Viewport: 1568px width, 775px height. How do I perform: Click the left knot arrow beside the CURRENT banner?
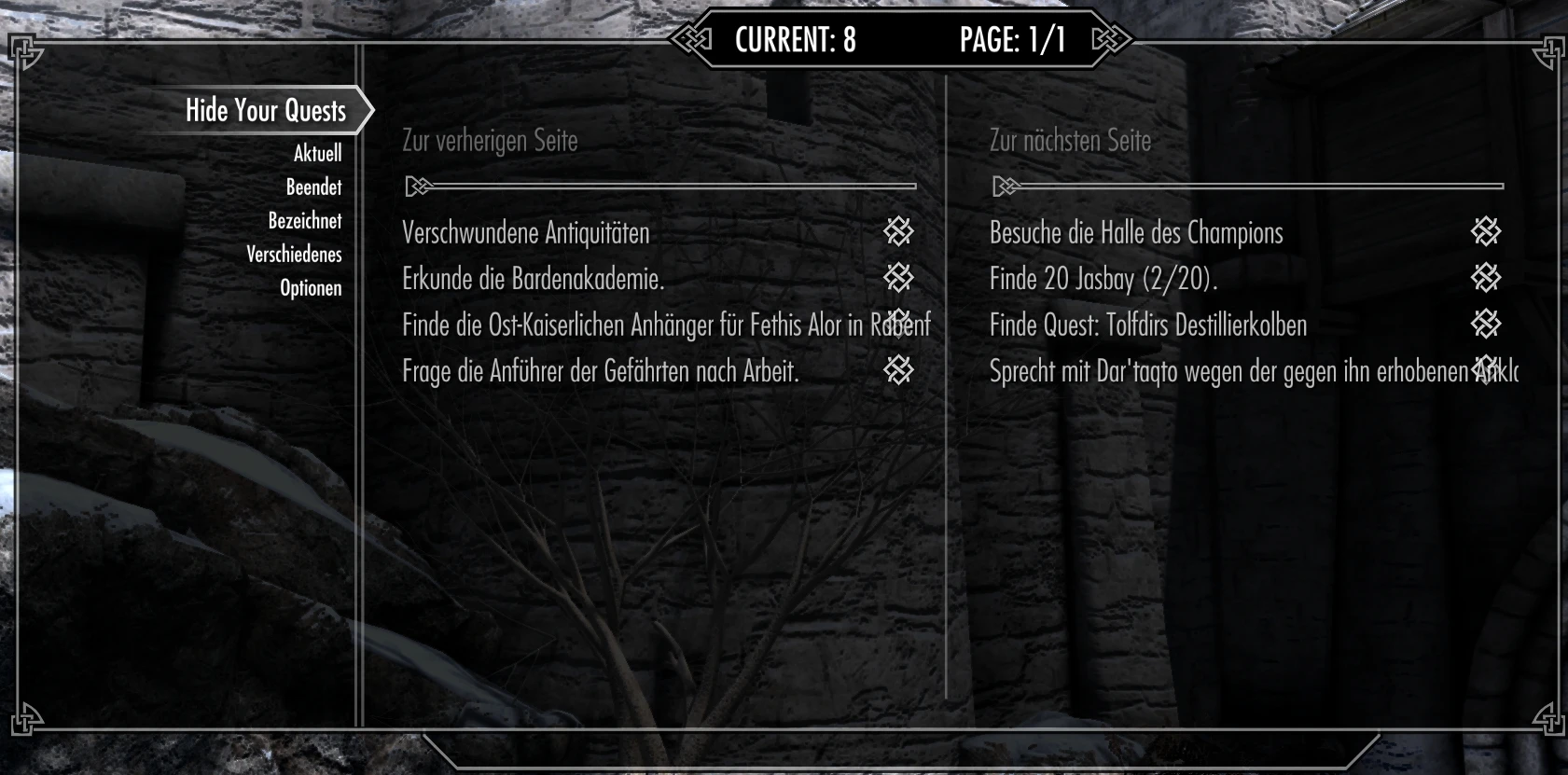(691, 39)
